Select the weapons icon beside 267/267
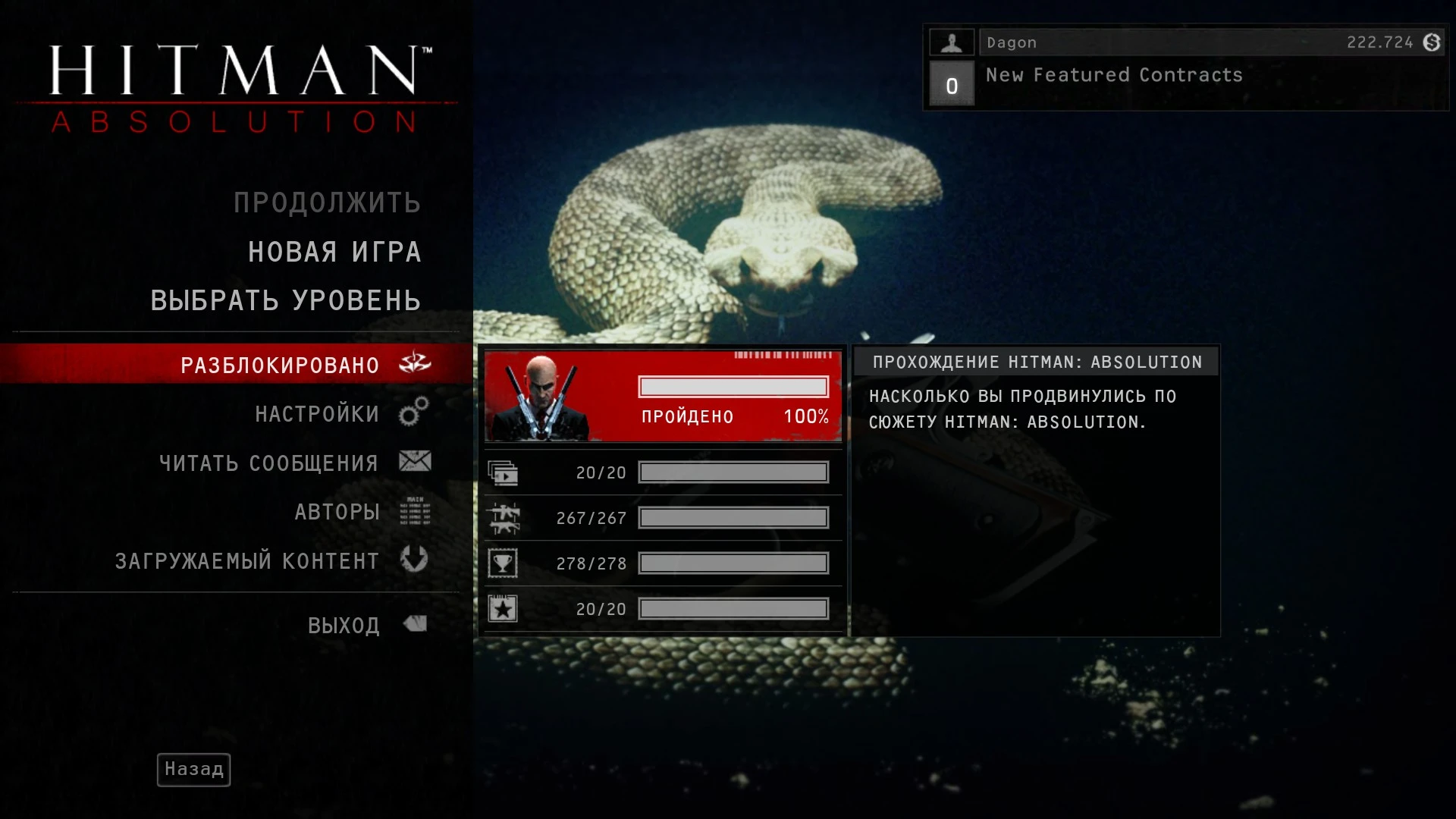This screenshot has width=1456, height=819. pos(502,517)
